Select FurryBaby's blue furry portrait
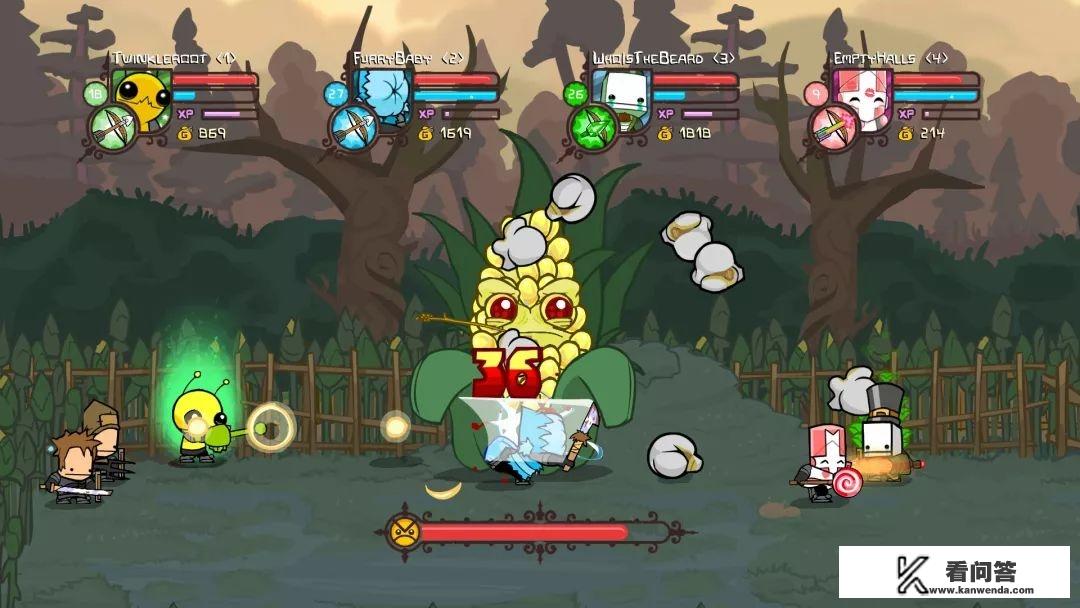 tap(384, 96)
